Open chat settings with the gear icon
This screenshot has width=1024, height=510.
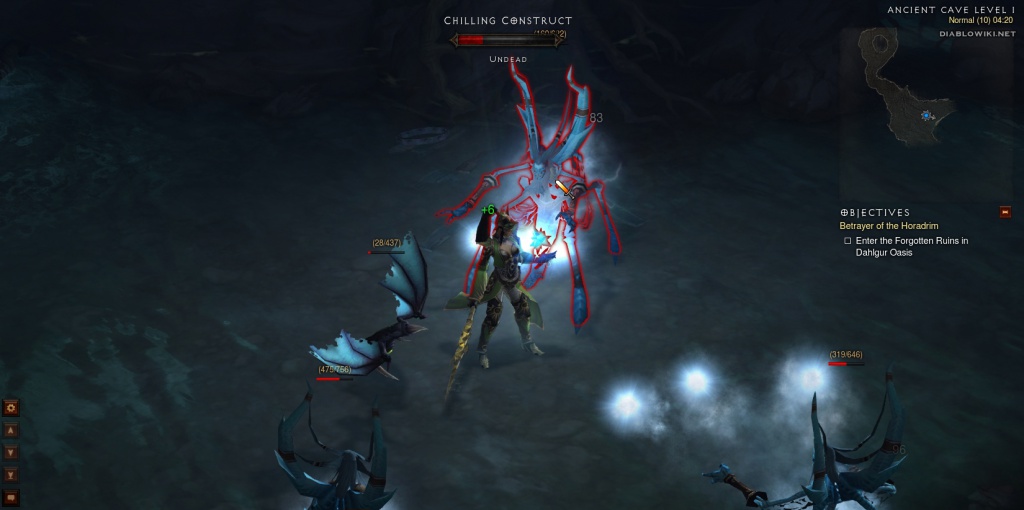(x=11, y=408)
